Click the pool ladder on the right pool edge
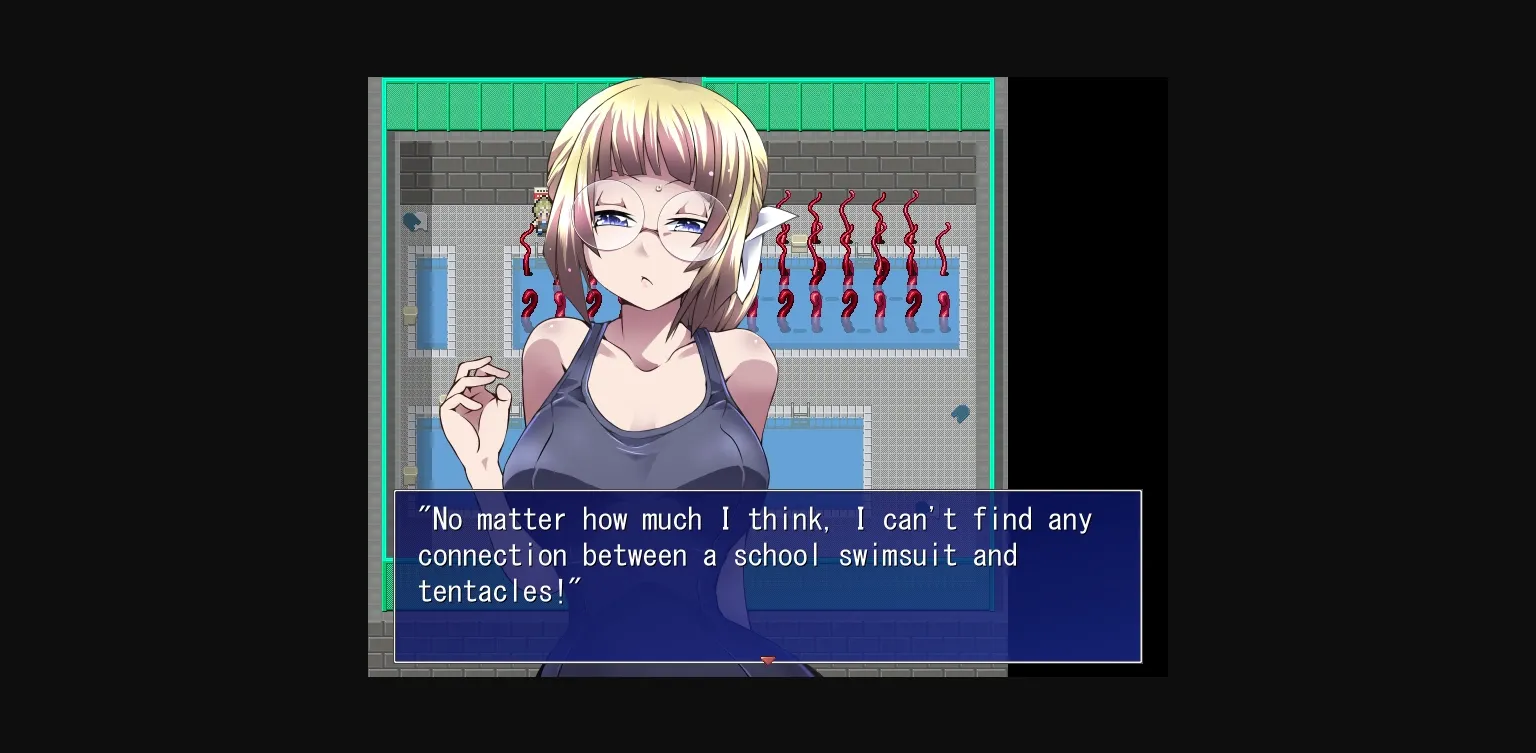The width and height of the screenshot is (1536, 753). pyautogui.click(x=864, y=252)
